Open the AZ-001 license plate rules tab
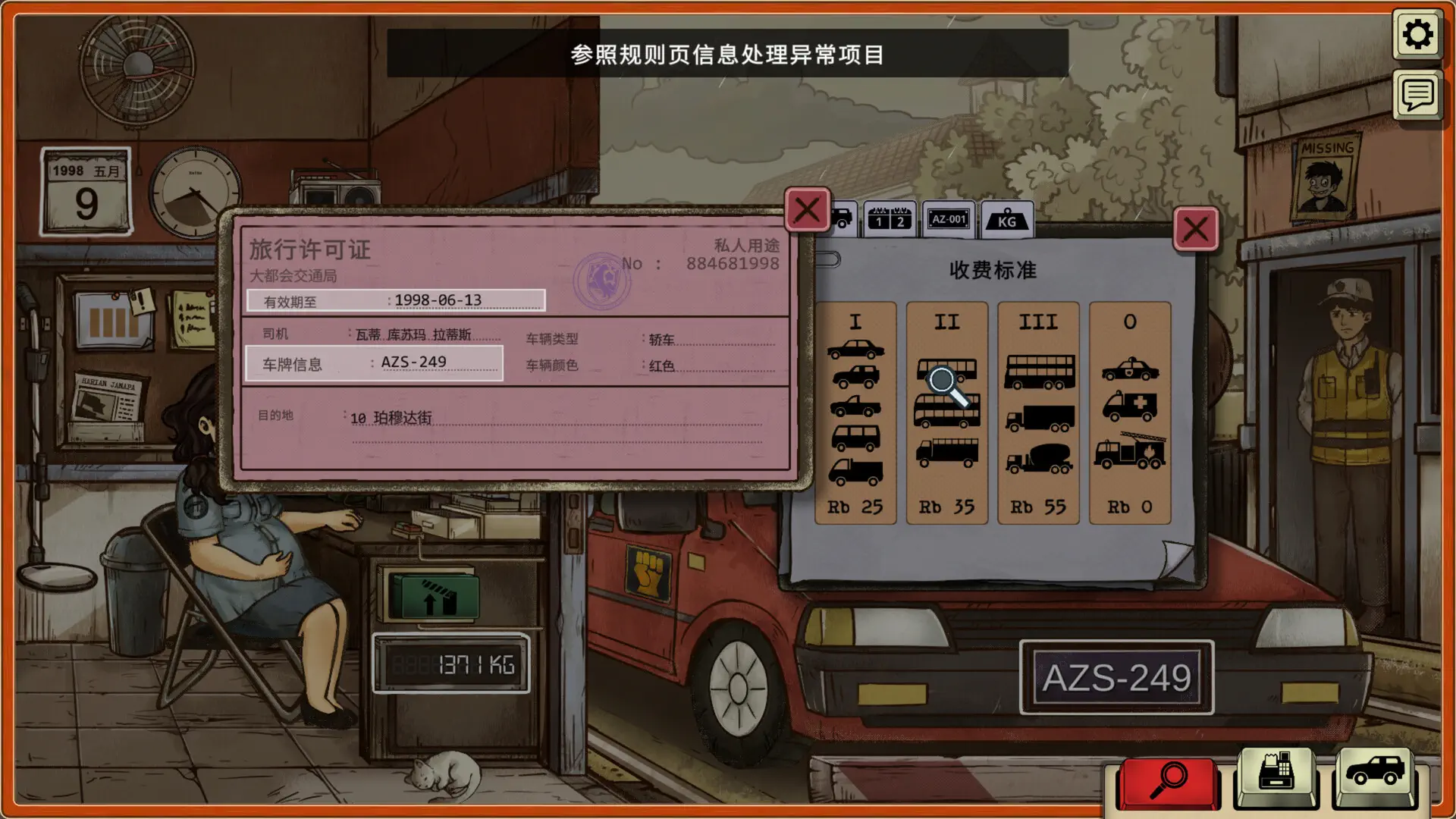The height and width of the screenshot is (819, 1456). pos(948,220)
